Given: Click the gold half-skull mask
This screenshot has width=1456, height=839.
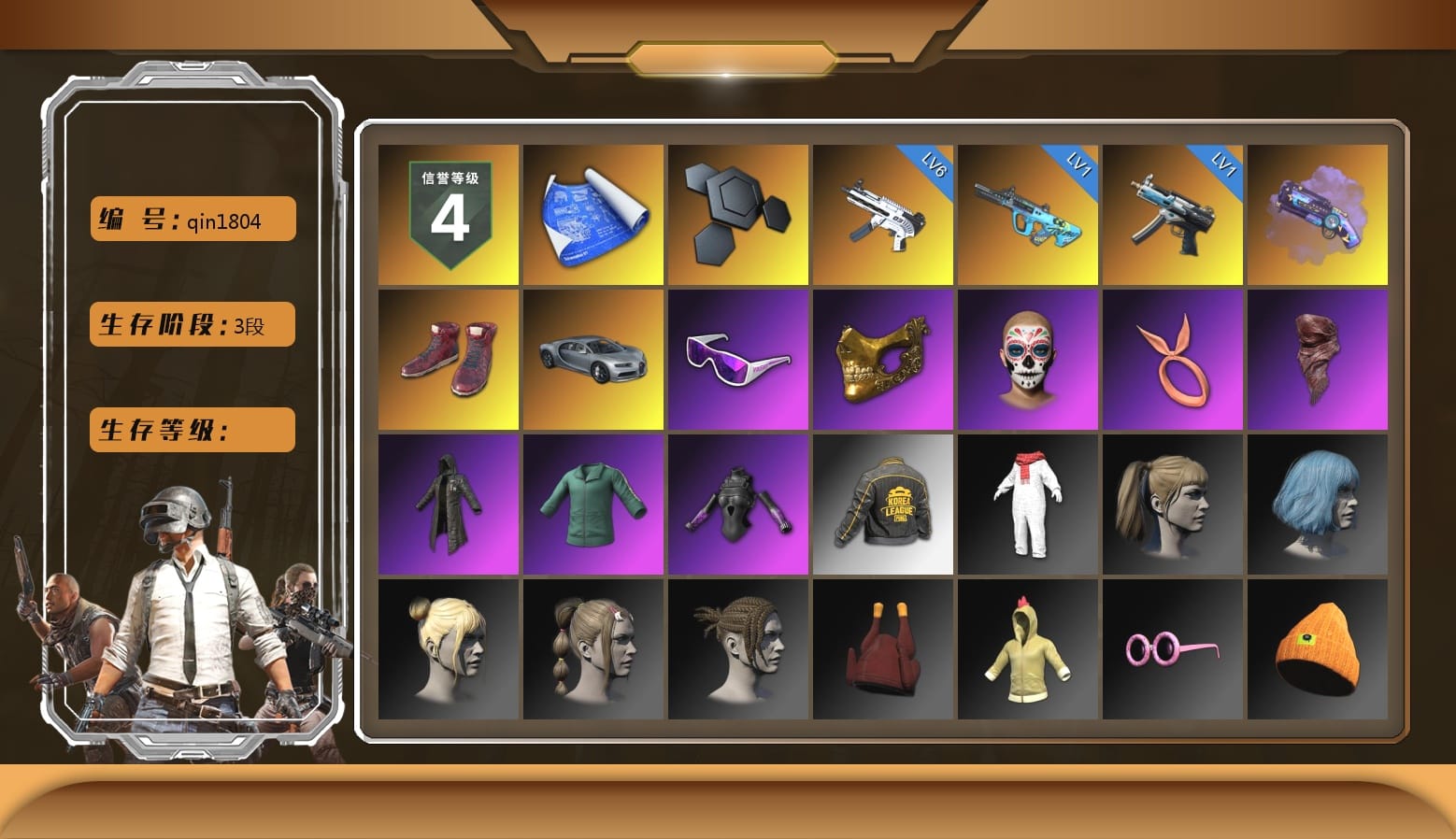Looking at the screenshot, I should coord(882,360).
